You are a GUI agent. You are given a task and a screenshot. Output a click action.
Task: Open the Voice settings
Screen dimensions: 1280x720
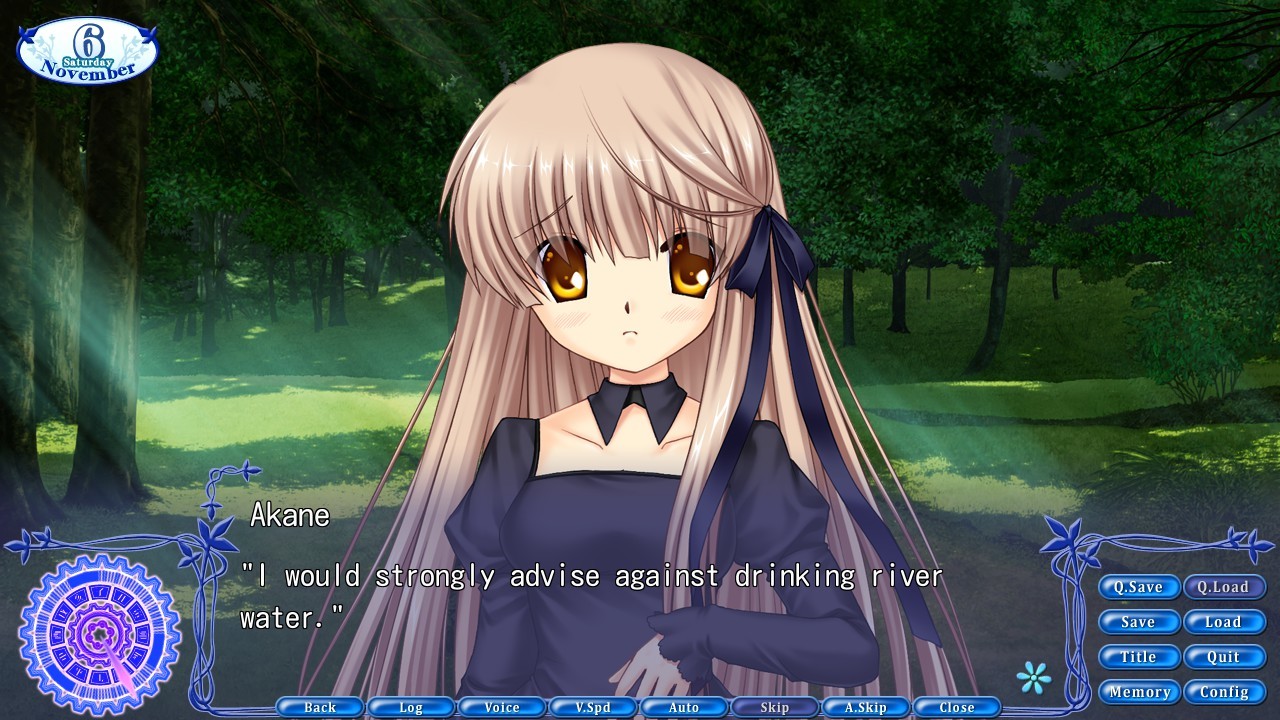501,707
